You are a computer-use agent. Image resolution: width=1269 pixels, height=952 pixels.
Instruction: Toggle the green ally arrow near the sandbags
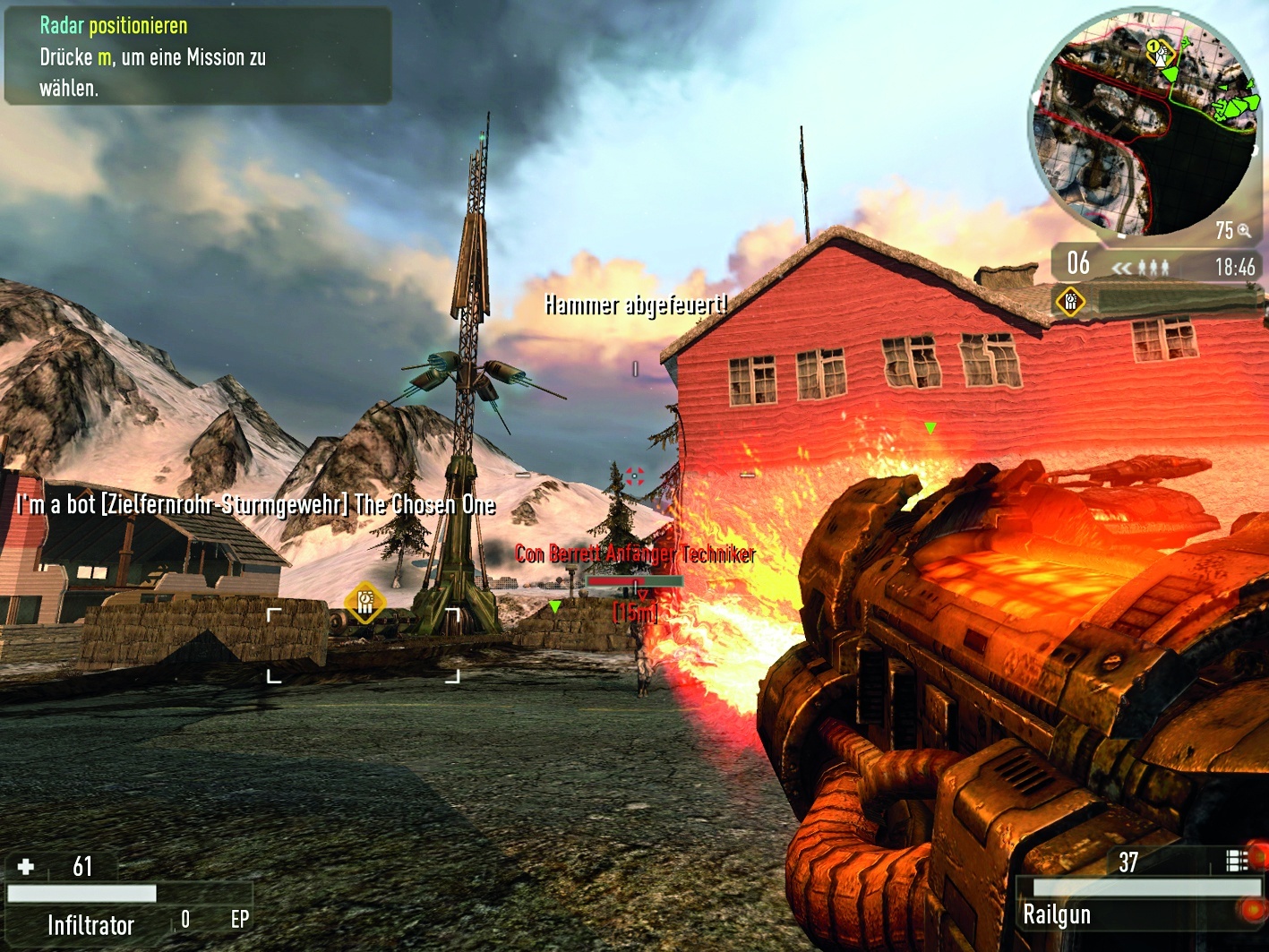(554, 605)
